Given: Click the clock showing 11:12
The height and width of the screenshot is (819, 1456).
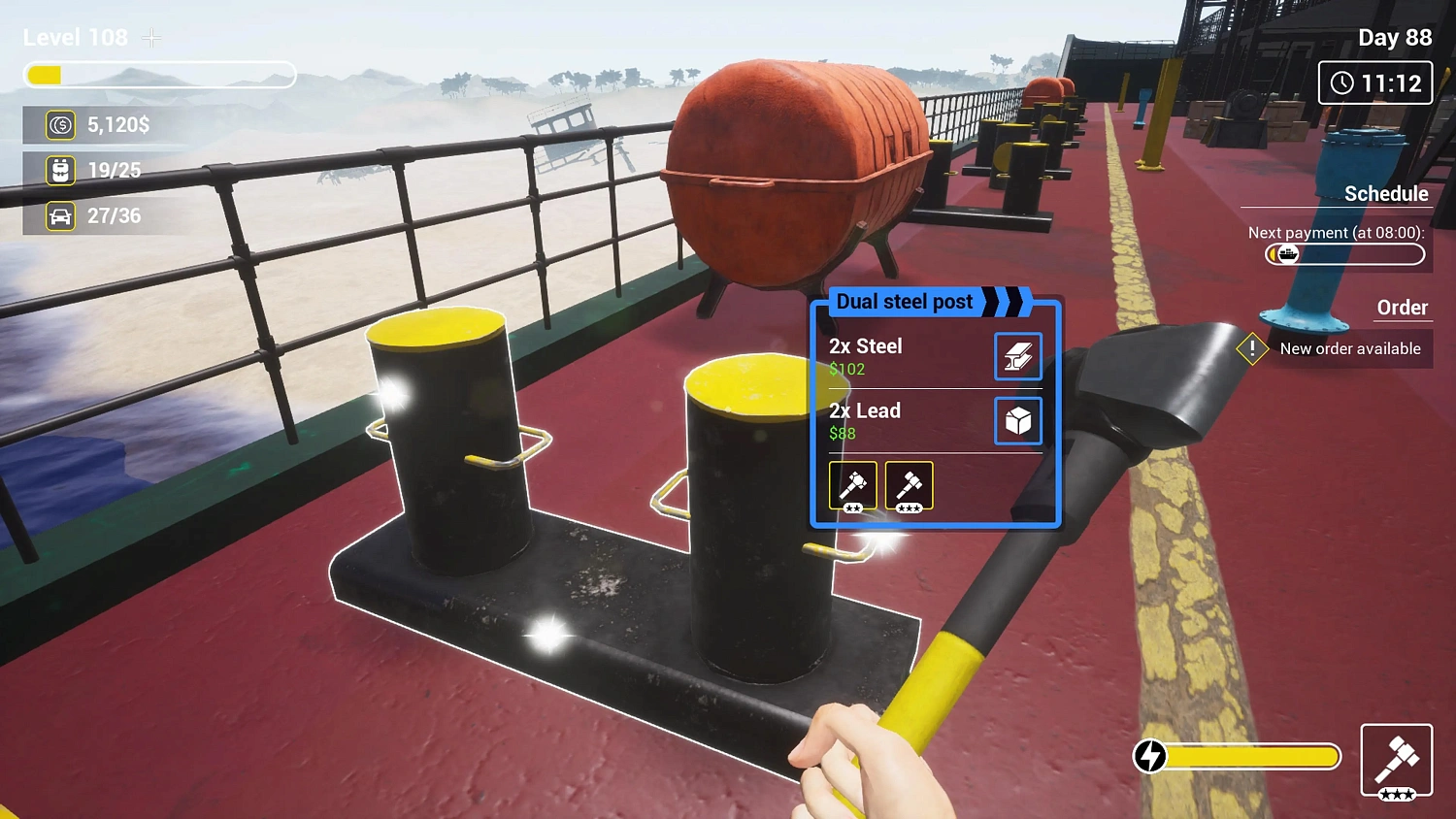Looking at the screenshot, I should (x=1375, y=82).
